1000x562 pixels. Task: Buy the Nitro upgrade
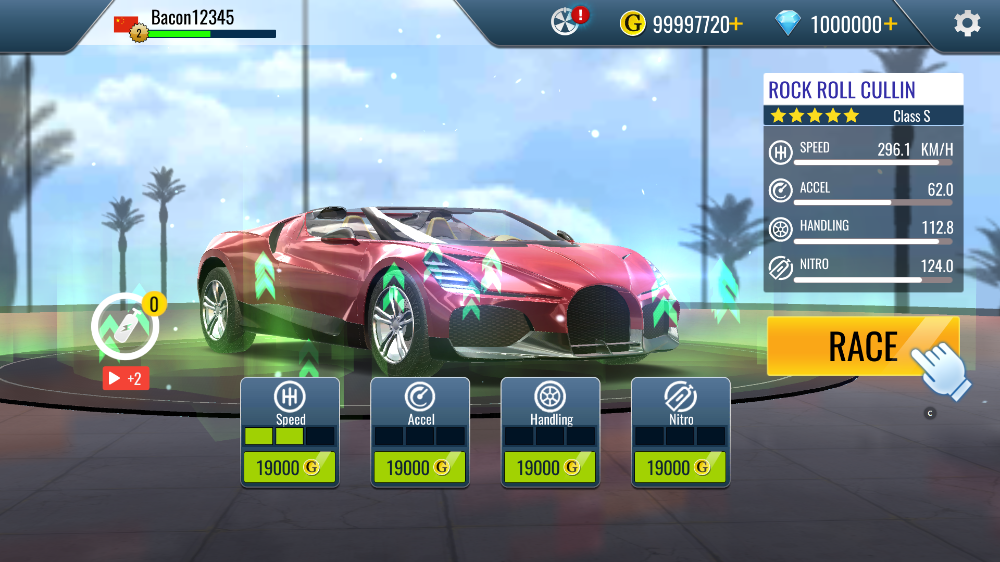click(x=680, y=467)
